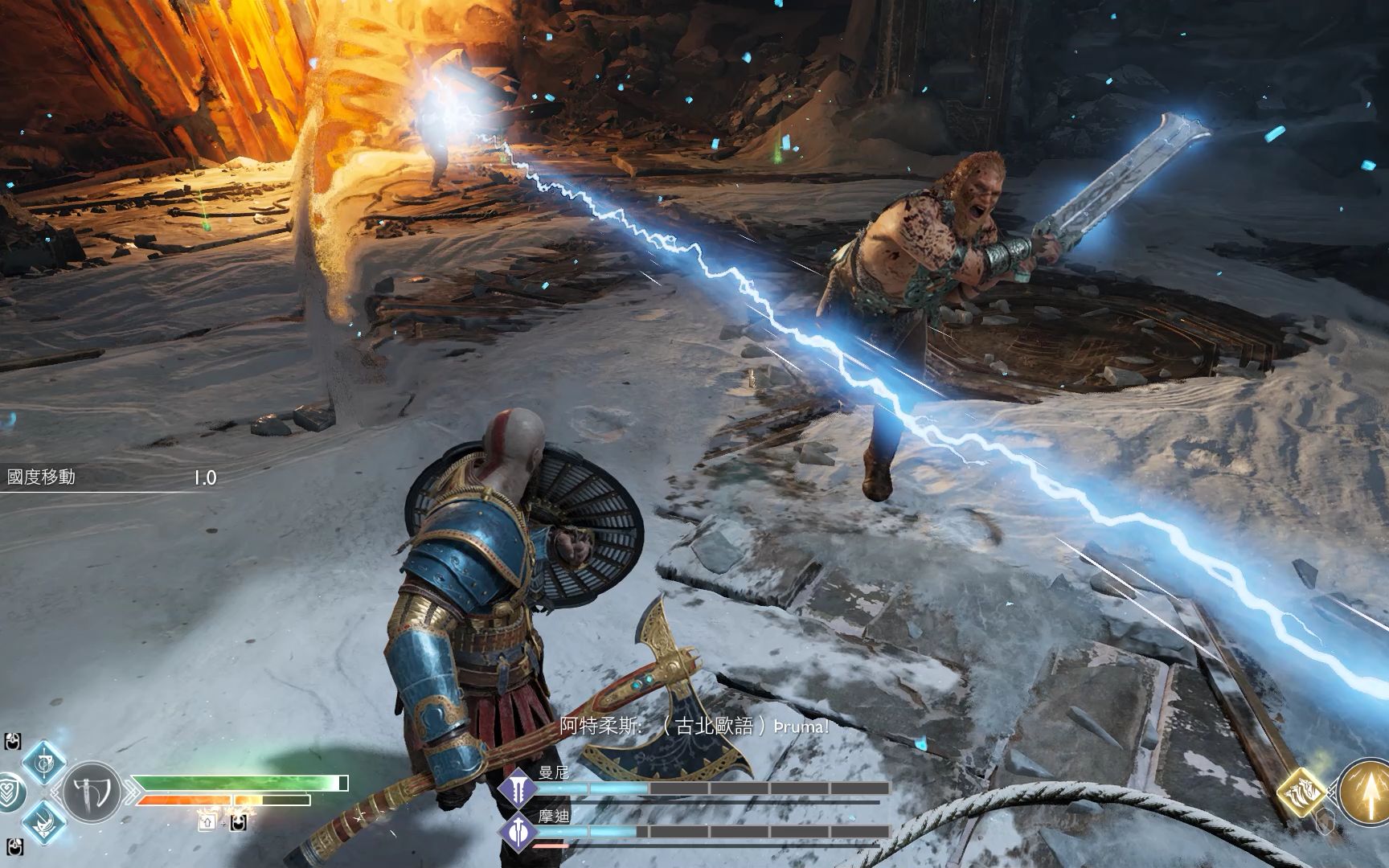Trigger the golden arrow companion ability
This screenshot has width=1389, height=868.
[1365, 790]
